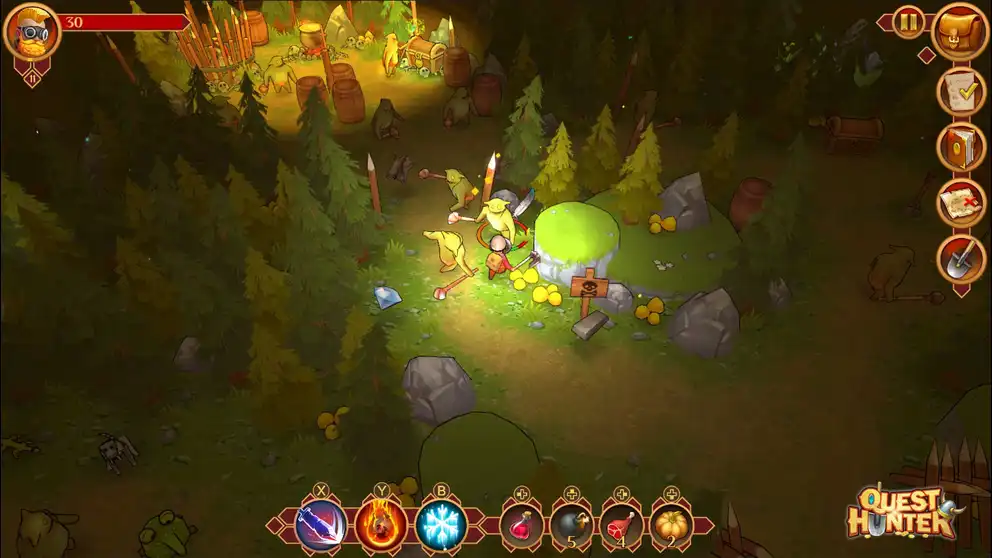Viewport: 992px width, 558px height.
Task: Open the orange journal book
Action: click(960, 147)
